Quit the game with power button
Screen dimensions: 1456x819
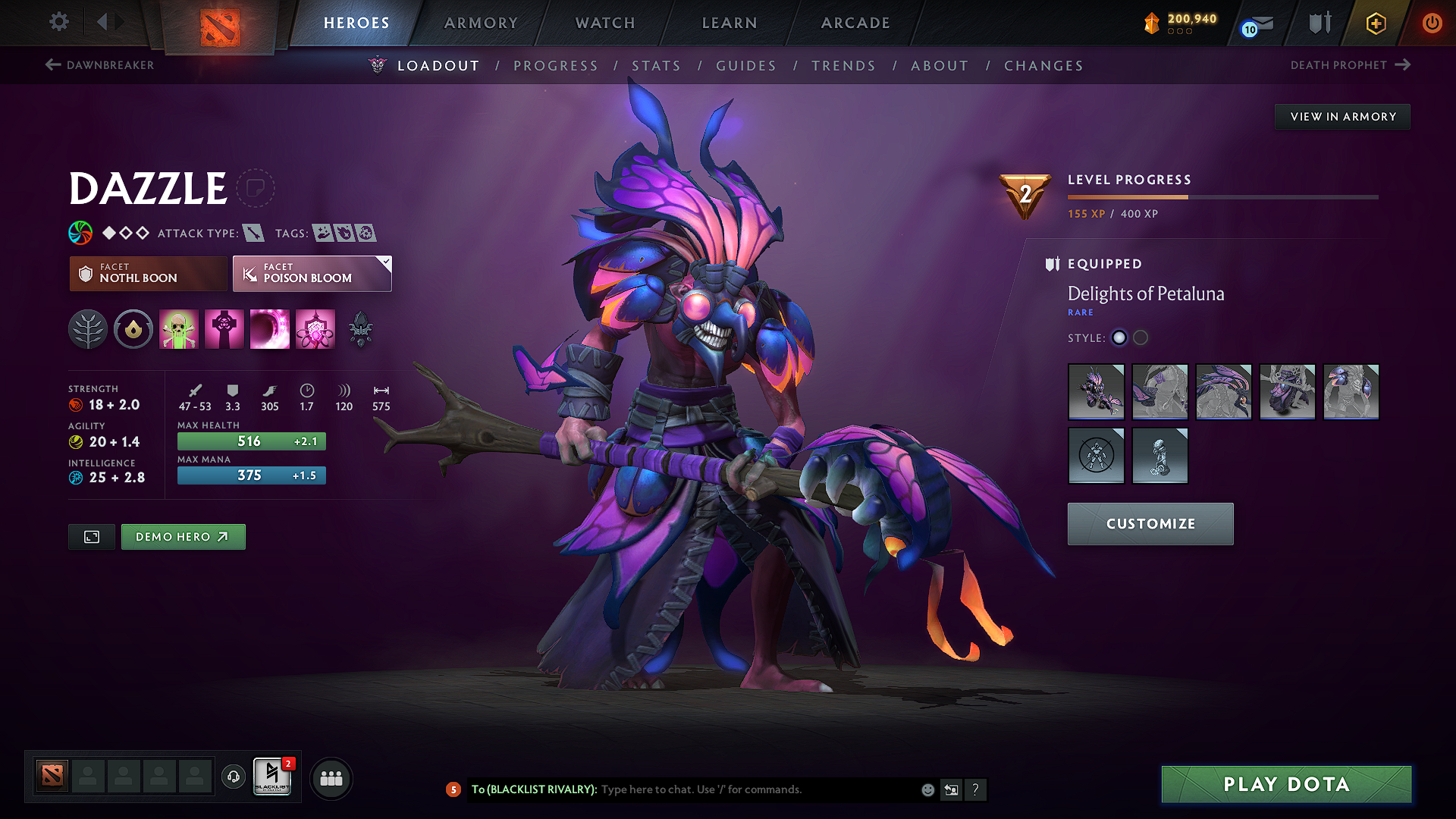[1432, 23]
